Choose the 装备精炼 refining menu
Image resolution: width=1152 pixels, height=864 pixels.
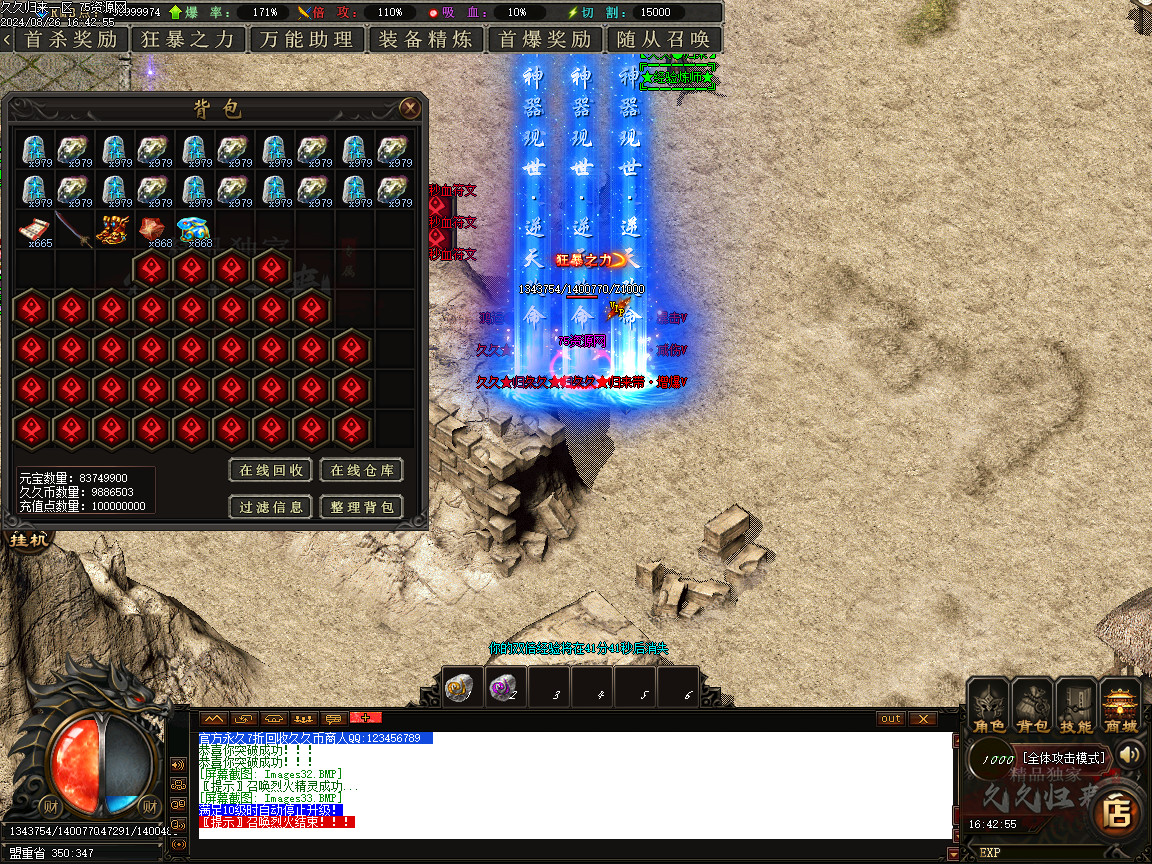click(426, 40)
